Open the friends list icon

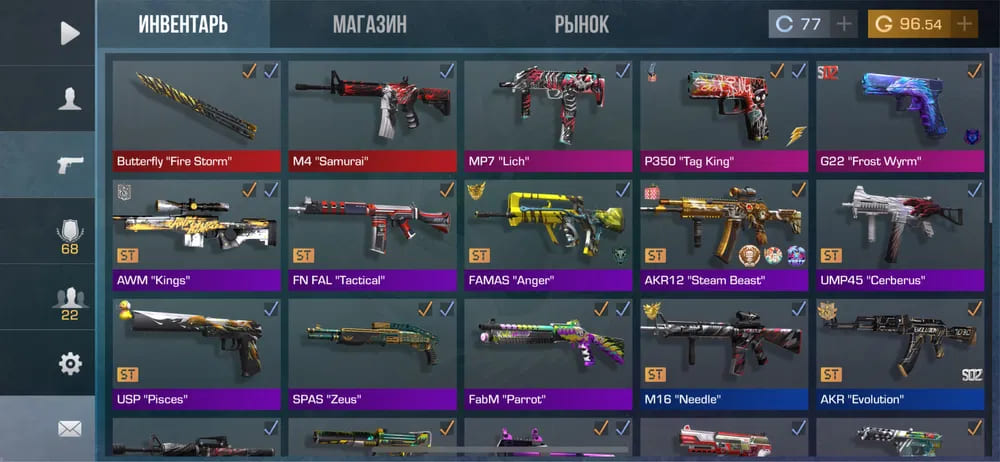pyautogui.click(x=69, y=301)
